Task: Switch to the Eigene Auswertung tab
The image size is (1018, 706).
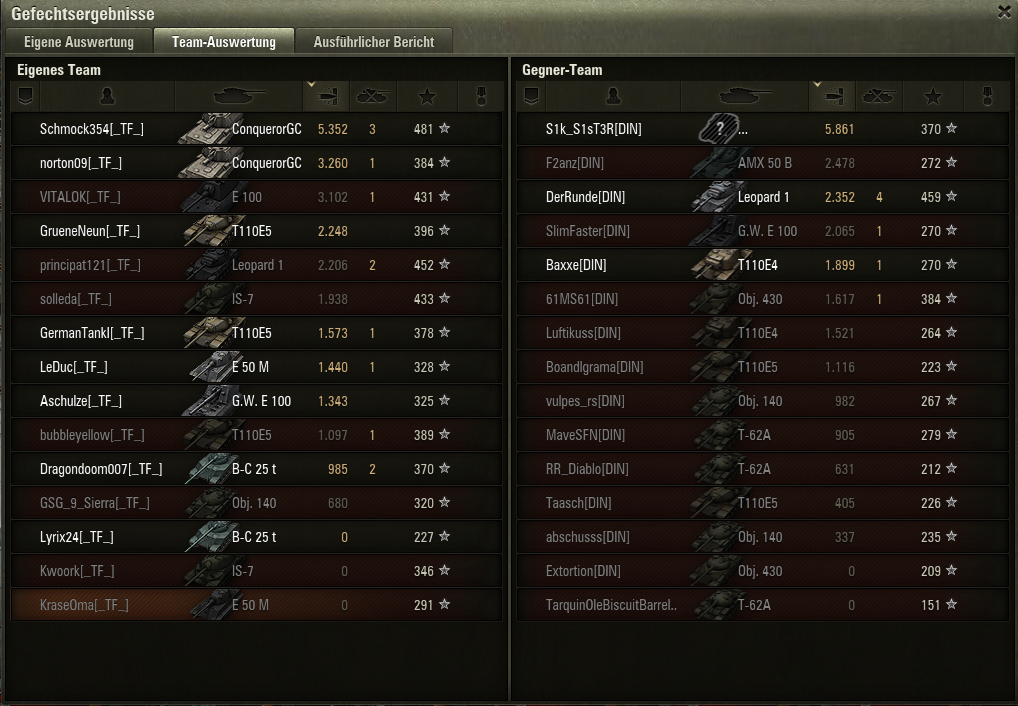Action: coord(78,42)
